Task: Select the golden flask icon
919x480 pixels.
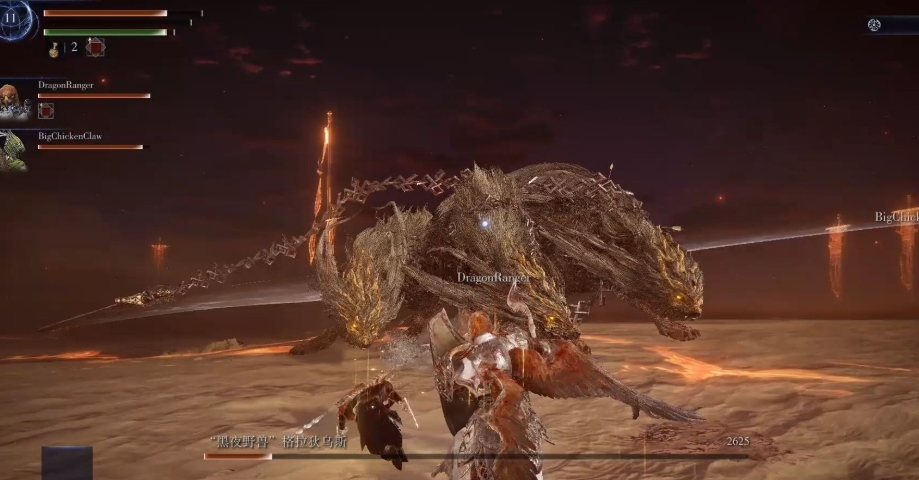Action: pyautogui.click(x=54, y=48)
